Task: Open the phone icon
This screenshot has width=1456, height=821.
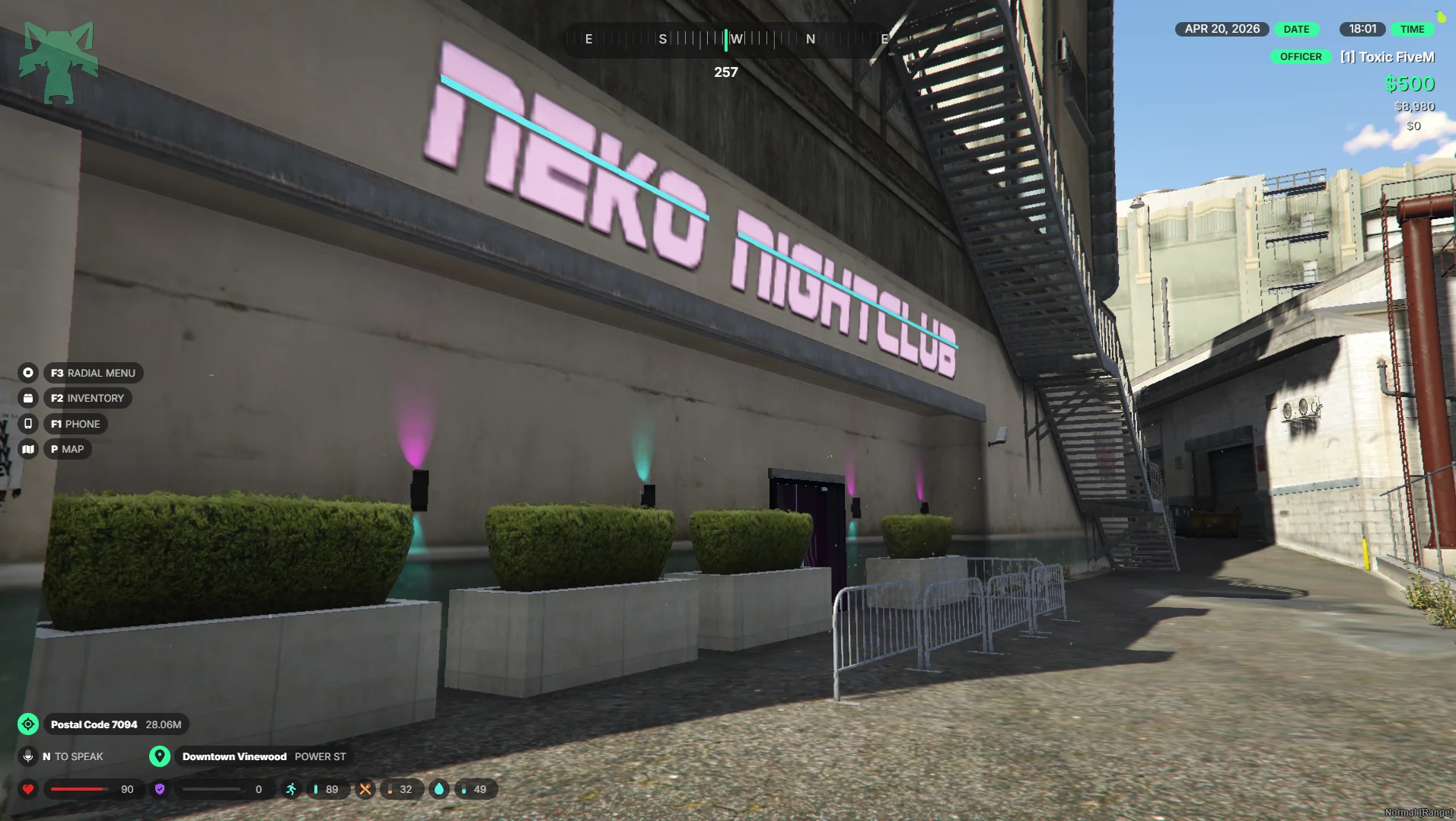Action: point(28,424)
